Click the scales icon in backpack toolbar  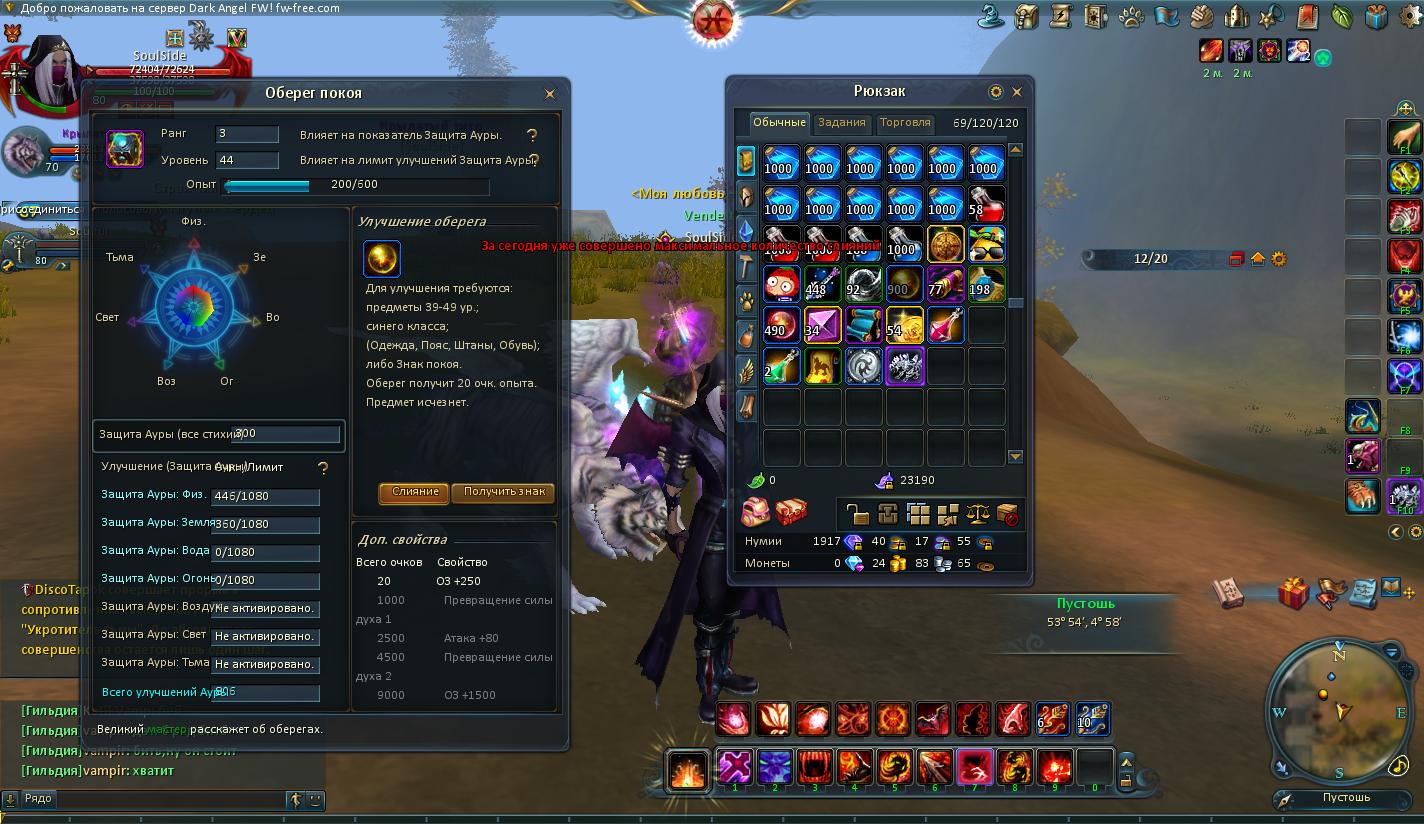[x=977, y=514]
